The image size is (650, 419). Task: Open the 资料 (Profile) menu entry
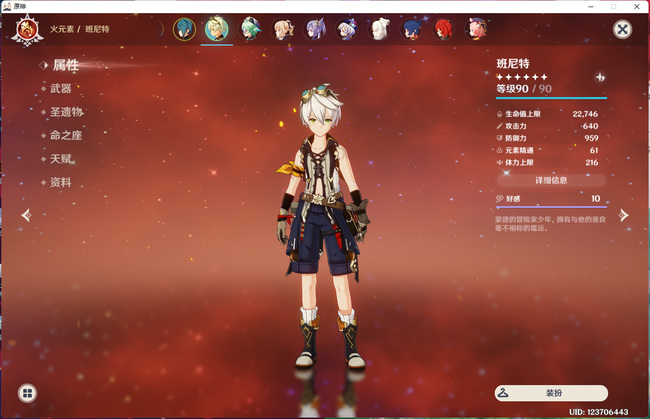61,183
